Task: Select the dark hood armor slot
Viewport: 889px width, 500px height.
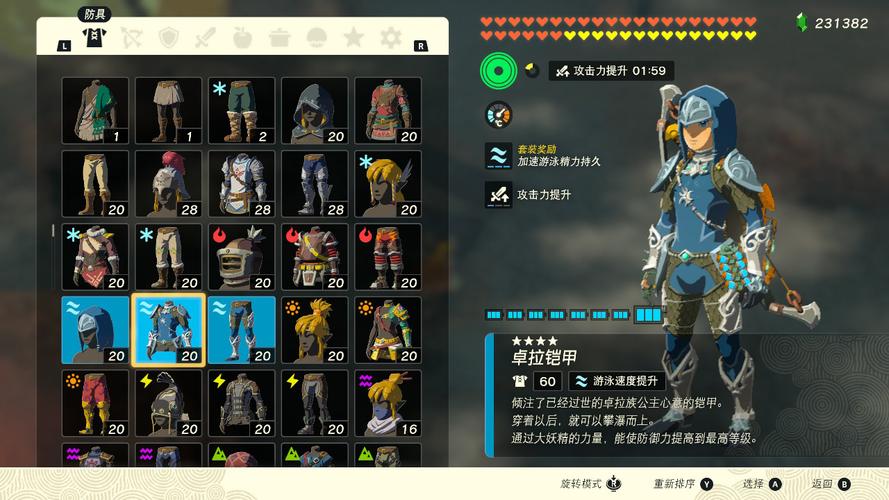Action: point(315,110)
